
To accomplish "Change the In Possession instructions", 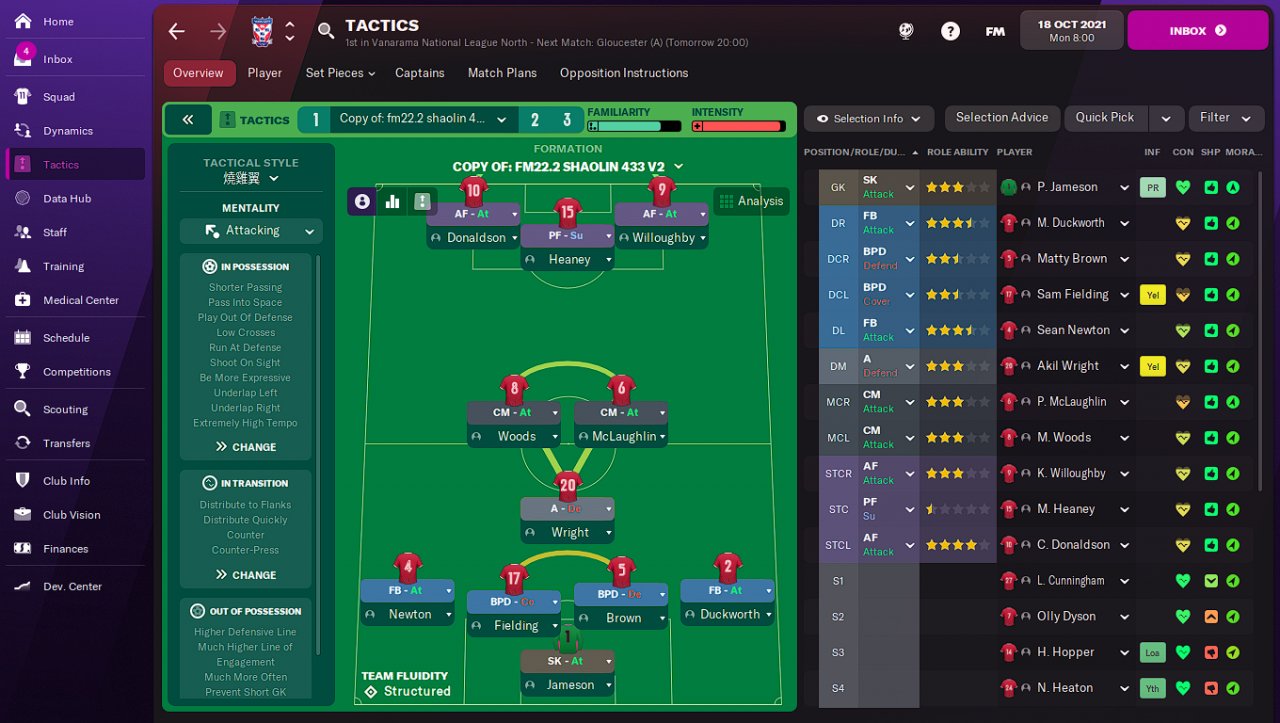I will (245, 447).
